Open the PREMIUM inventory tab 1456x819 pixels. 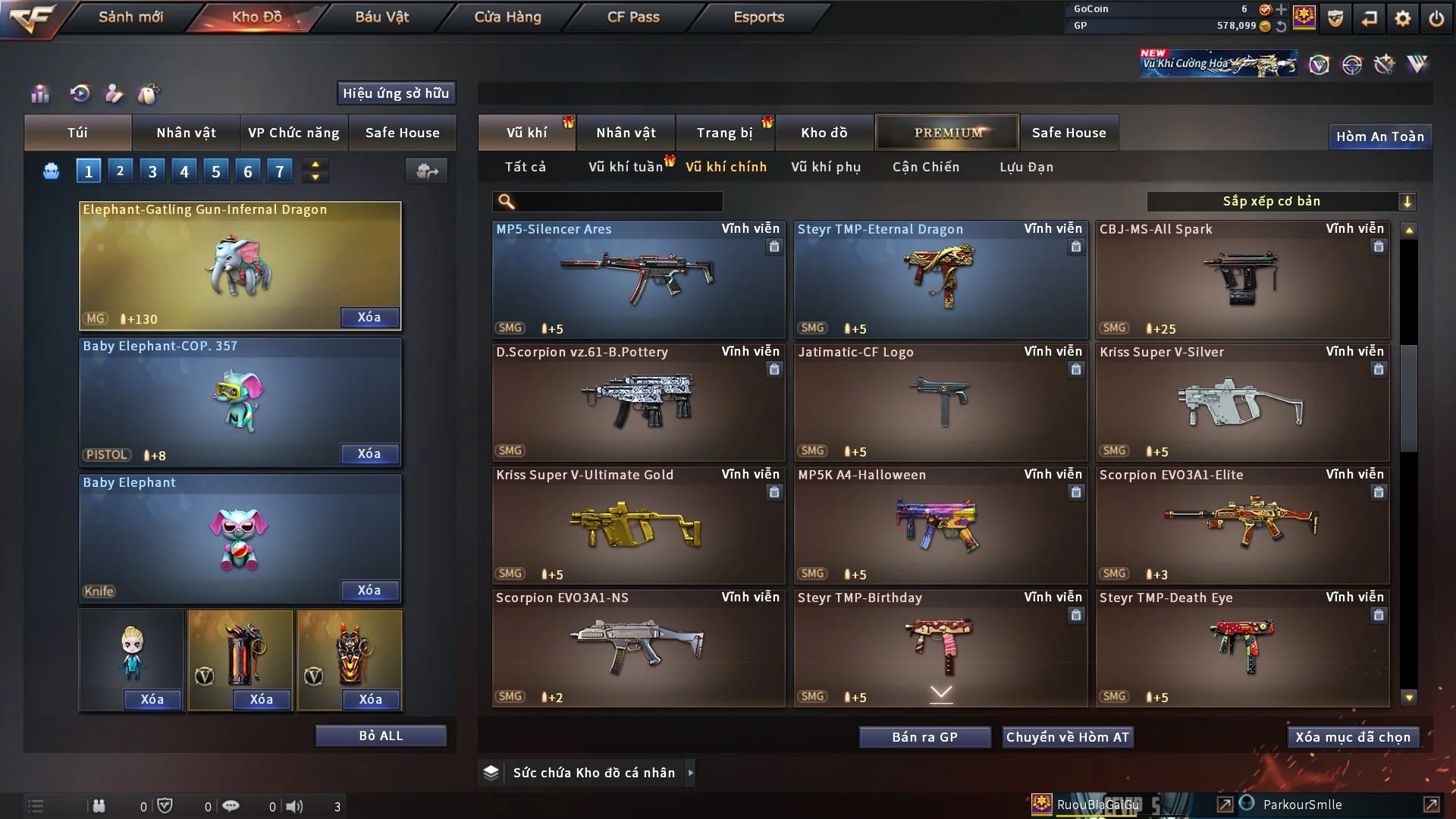pyautogui.click(x=947, y=133)
